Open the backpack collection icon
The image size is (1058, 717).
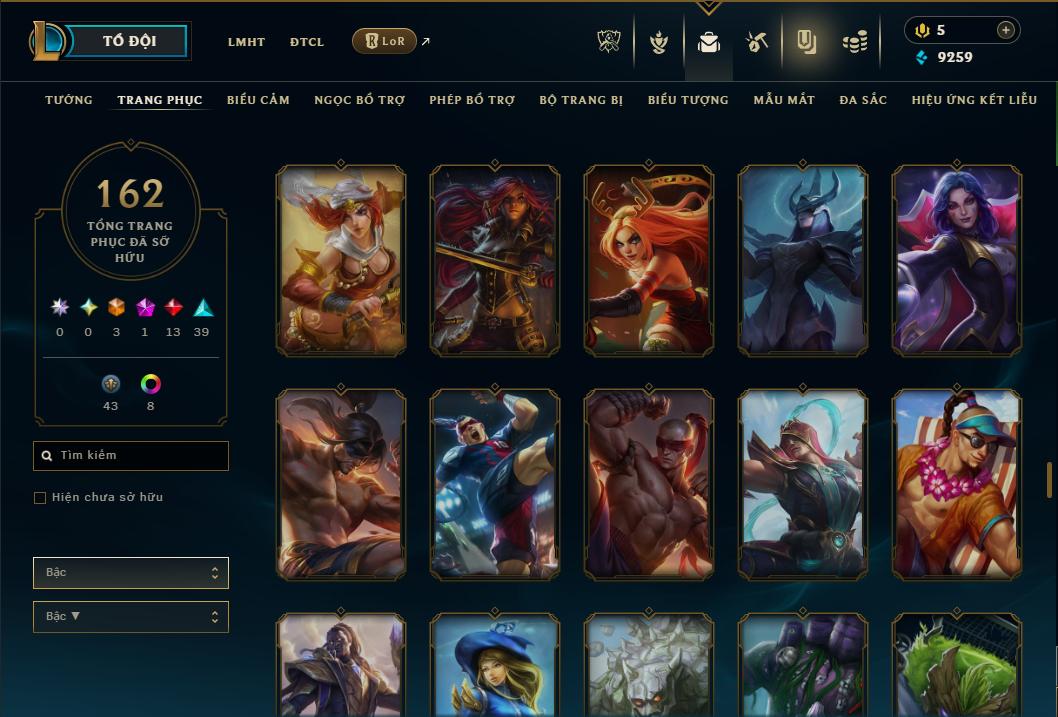[709, 42]
